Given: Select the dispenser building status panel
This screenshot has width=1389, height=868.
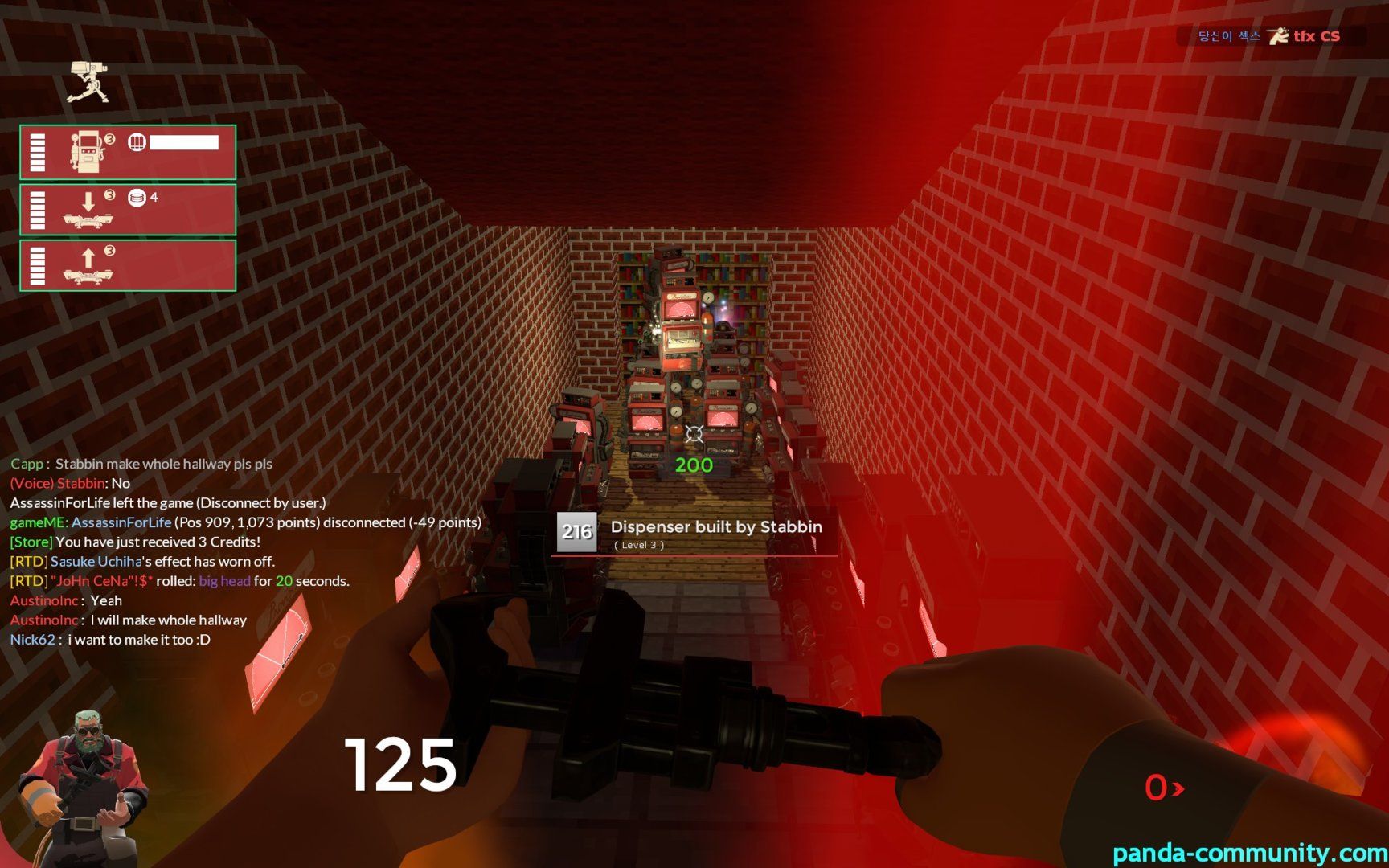Looking at the screenshot, I should coord(128,152).
